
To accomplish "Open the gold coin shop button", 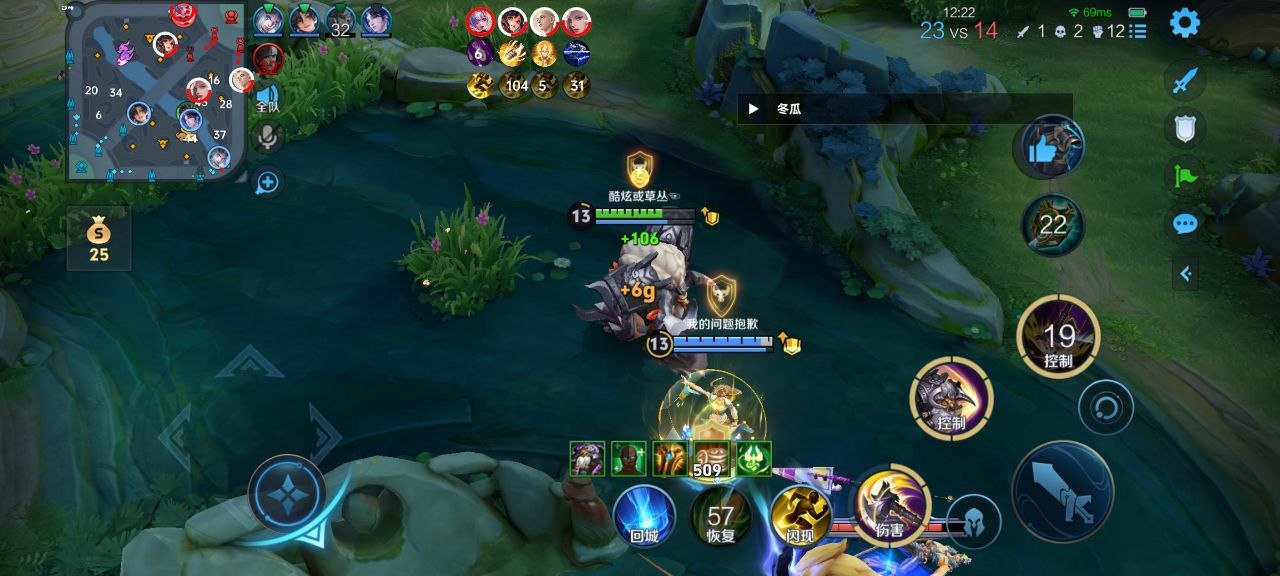I will point(98,239).
